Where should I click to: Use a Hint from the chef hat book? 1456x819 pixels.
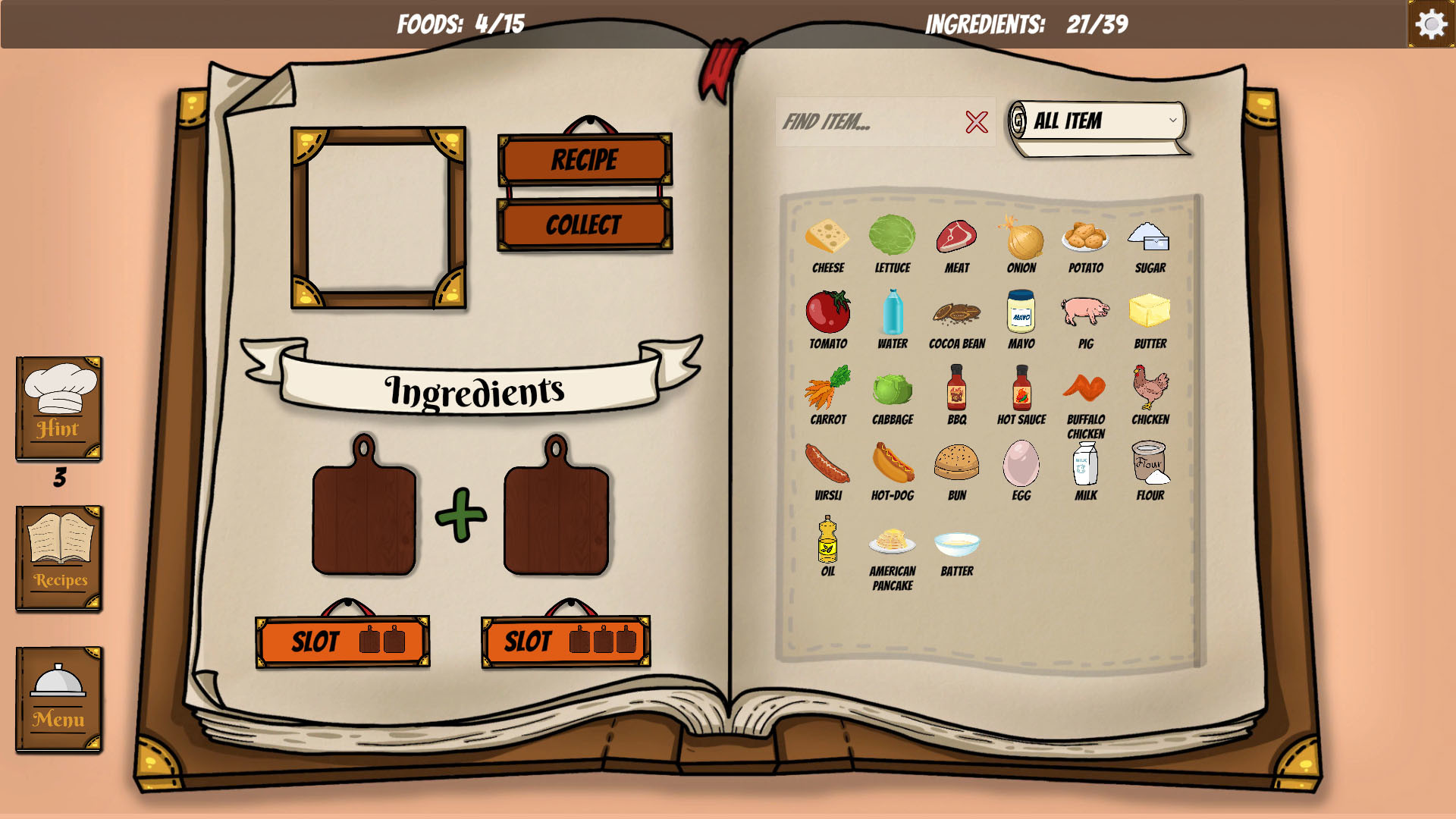[59, 408]
